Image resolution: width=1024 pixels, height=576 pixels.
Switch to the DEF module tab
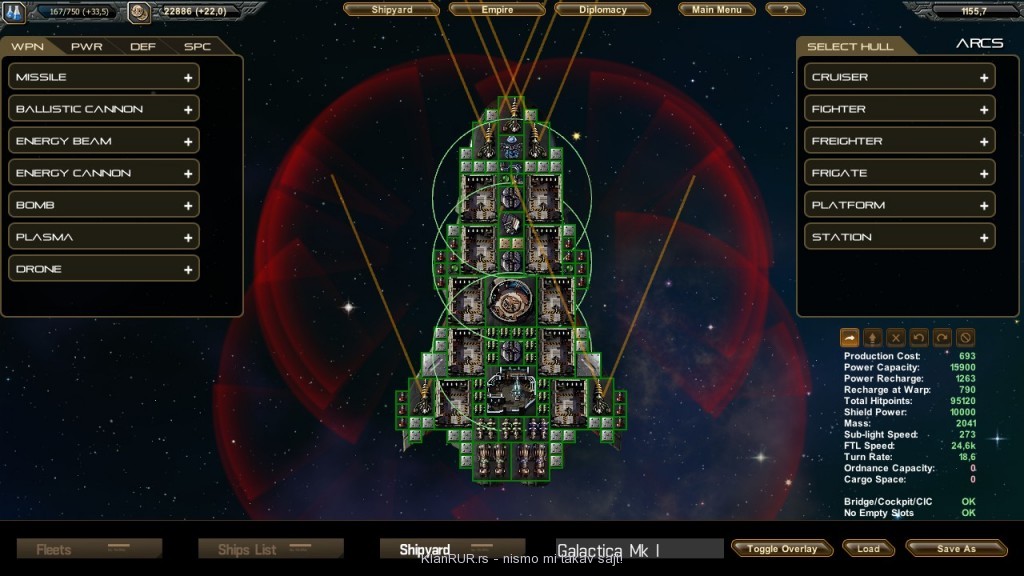coord(143,47)
